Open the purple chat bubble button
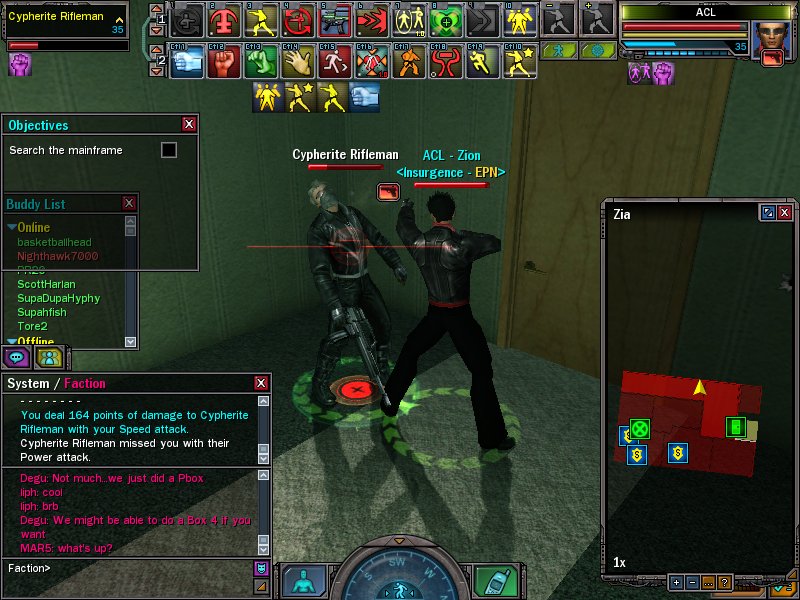Viewport: 800px width, 600px height. coord(17,357)
